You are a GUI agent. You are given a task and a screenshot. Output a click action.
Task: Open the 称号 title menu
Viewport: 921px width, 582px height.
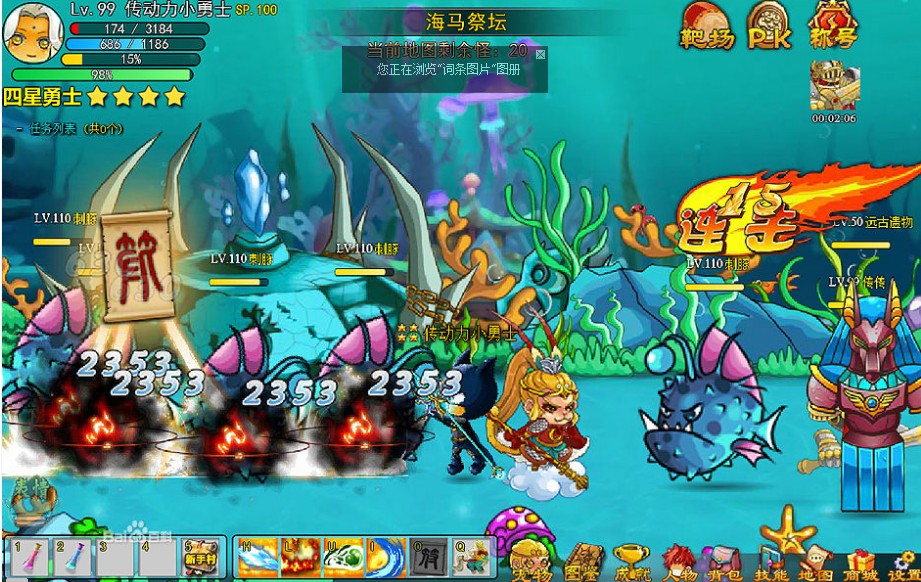(x=833, y=25)
